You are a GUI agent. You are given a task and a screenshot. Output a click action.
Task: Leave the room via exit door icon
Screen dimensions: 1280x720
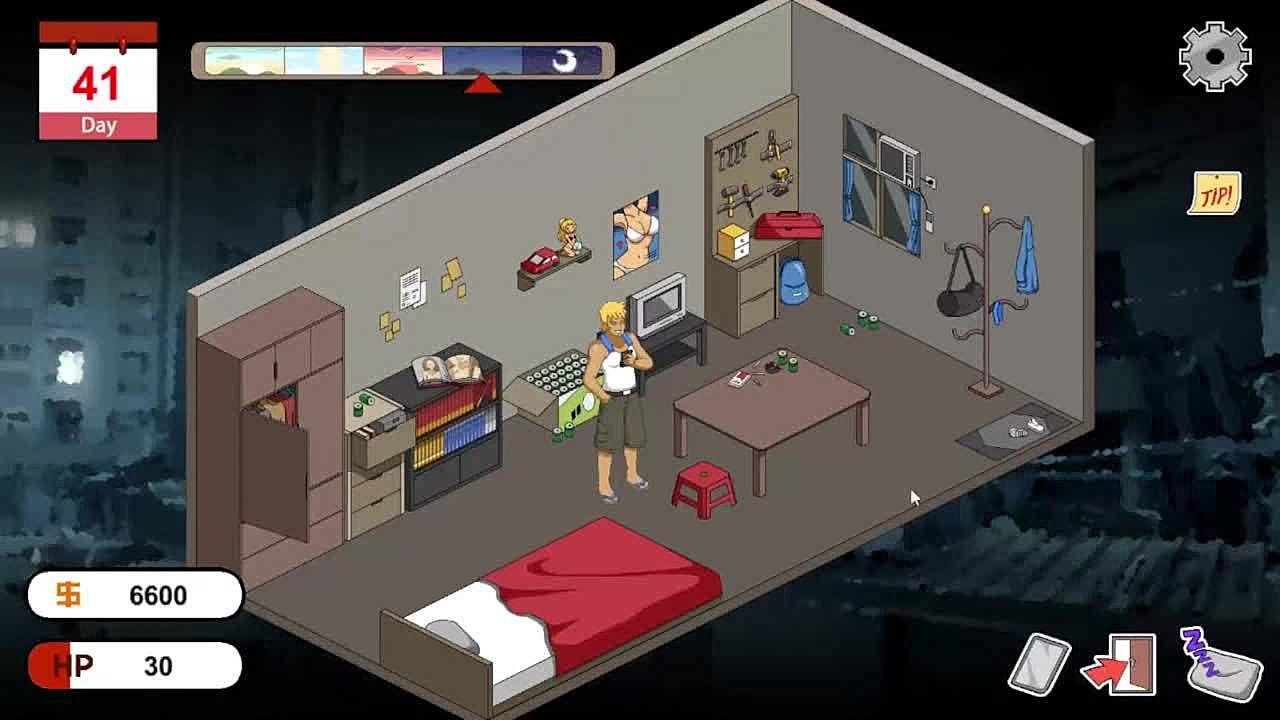pos(1122,665)
